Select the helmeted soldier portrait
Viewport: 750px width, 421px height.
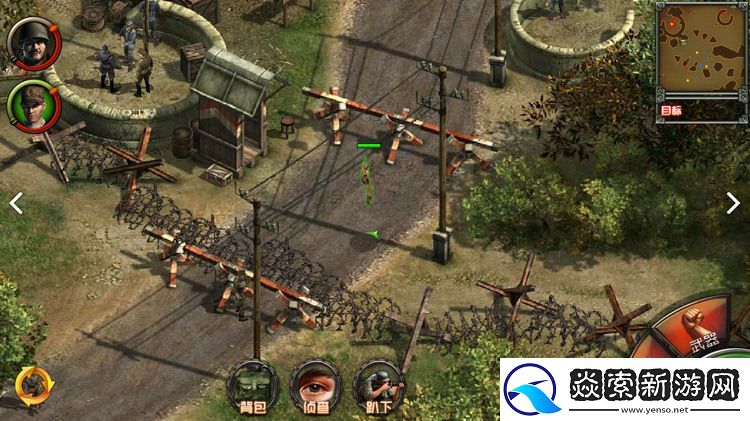click(x=28, y=39)
